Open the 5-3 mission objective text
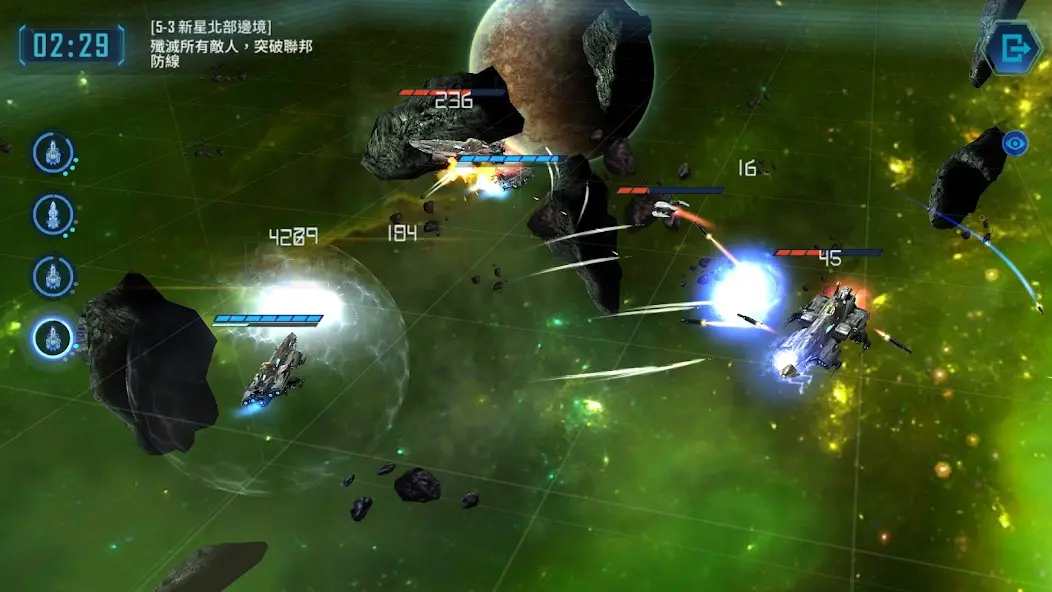 (230, 44)
